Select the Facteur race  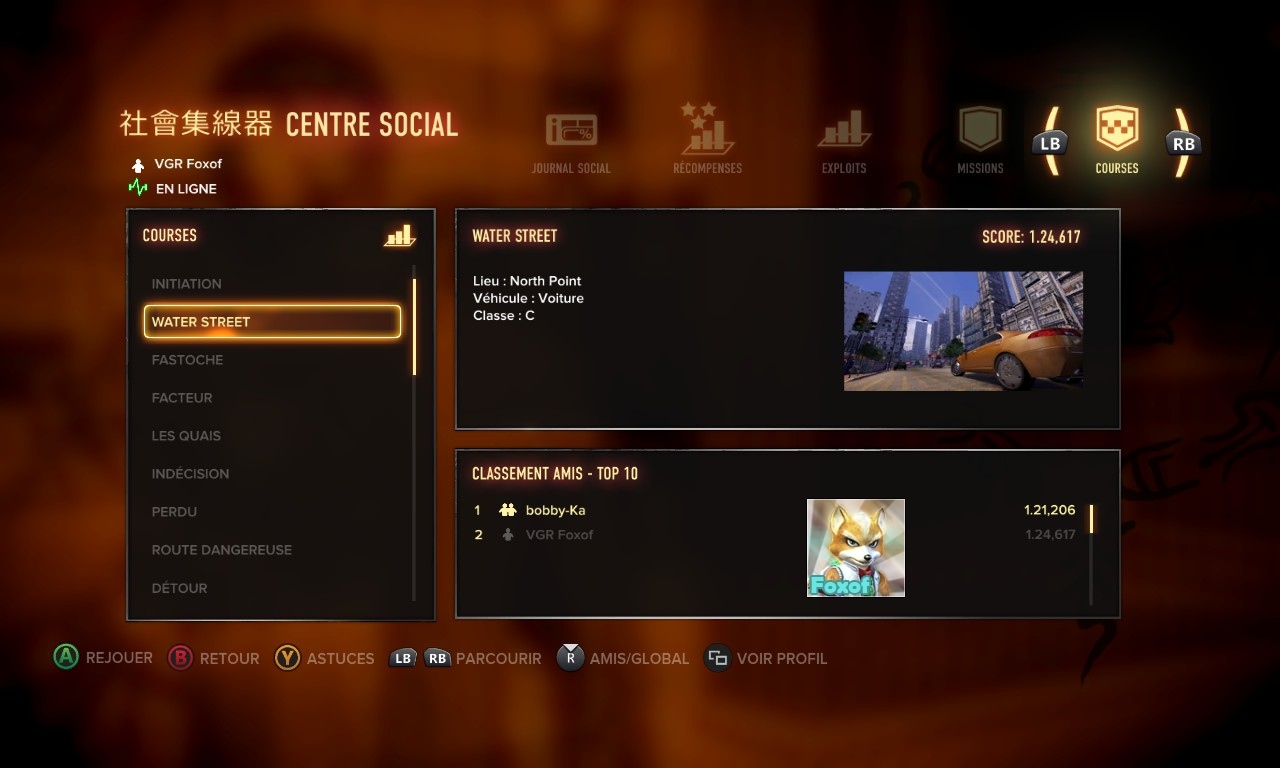click(x=182, y=398)
